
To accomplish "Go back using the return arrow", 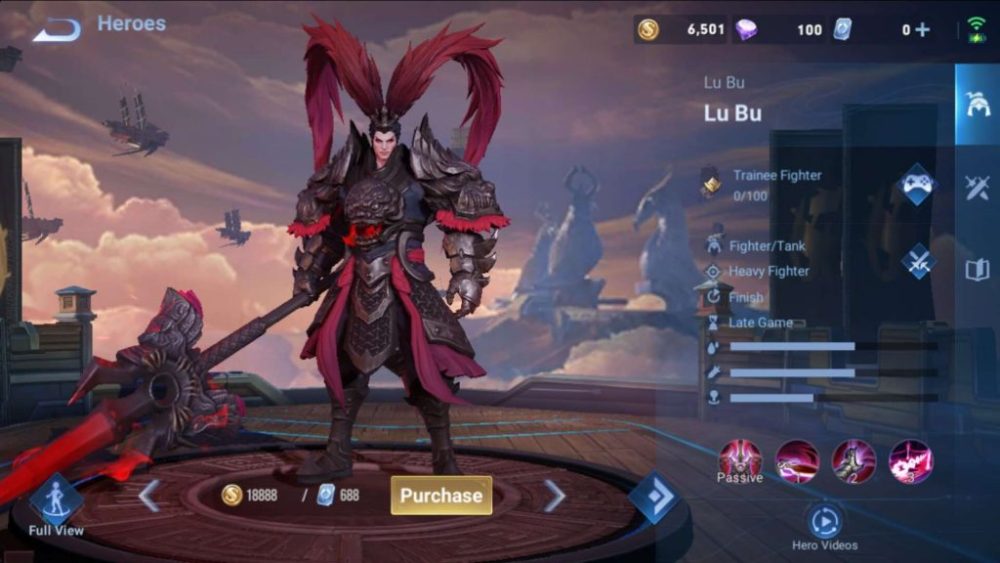I will [x=56, y=30].
